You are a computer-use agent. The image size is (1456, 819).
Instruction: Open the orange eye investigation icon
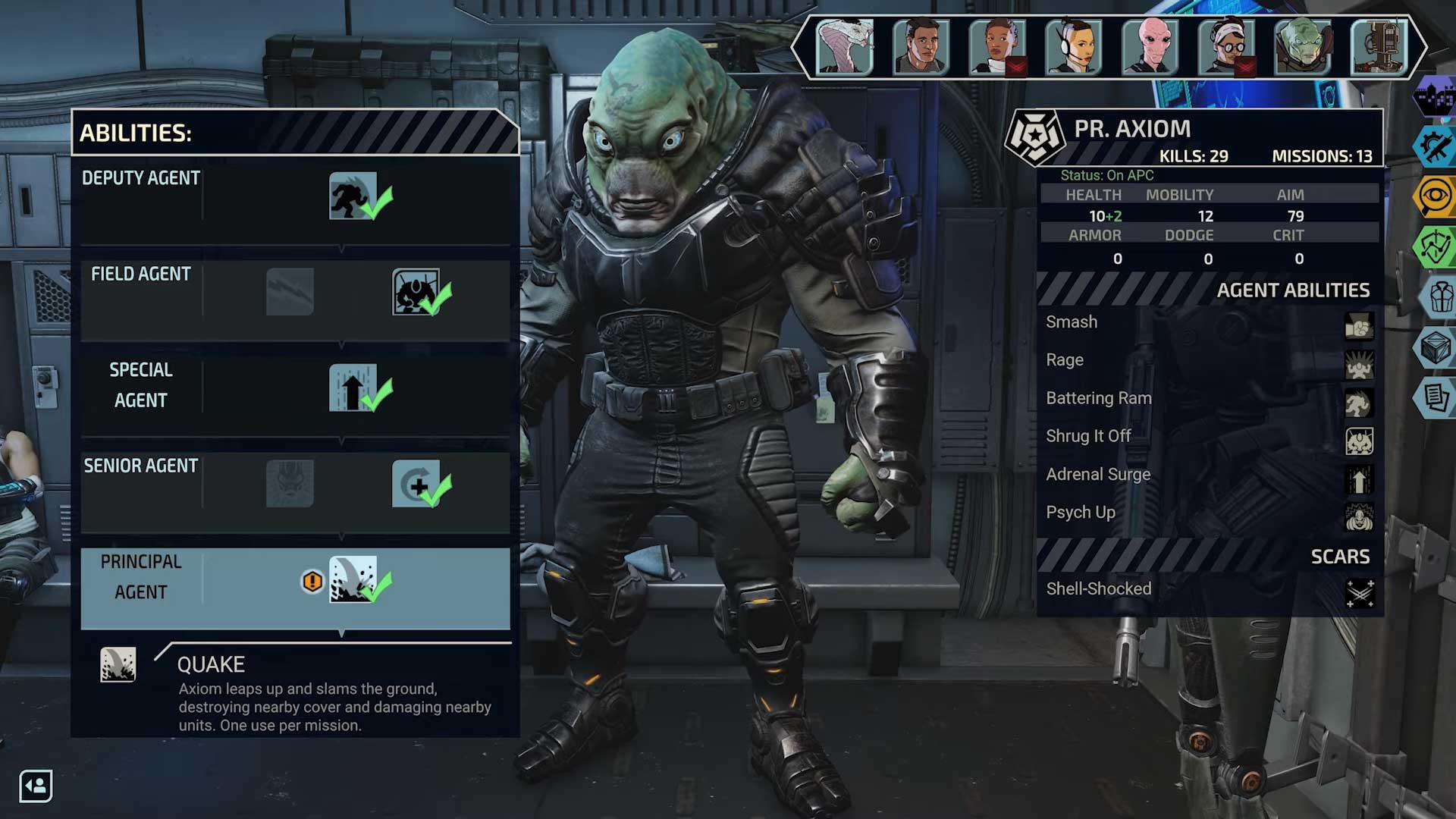[x=1435, y=196]
